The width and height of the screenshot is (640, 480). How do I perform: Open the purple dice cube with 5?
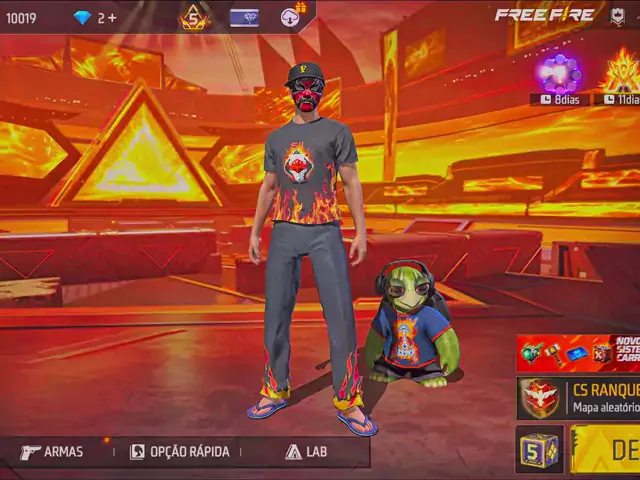(539, 449)
